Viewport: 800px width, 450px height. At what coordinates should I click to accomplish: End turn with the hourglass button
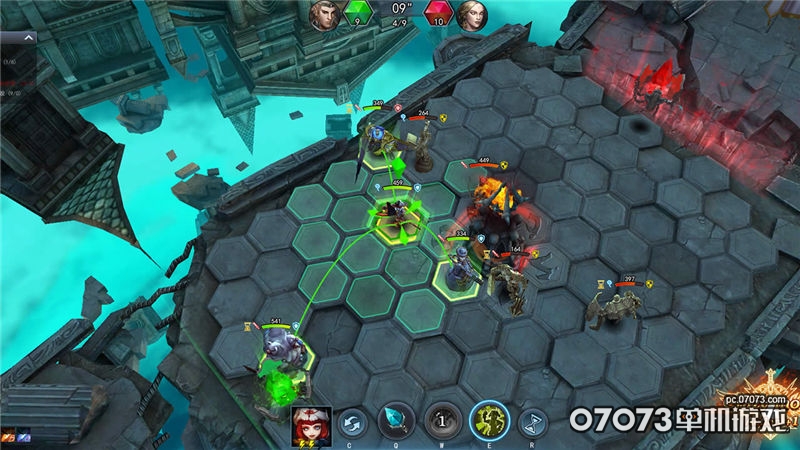coord(535,422)
